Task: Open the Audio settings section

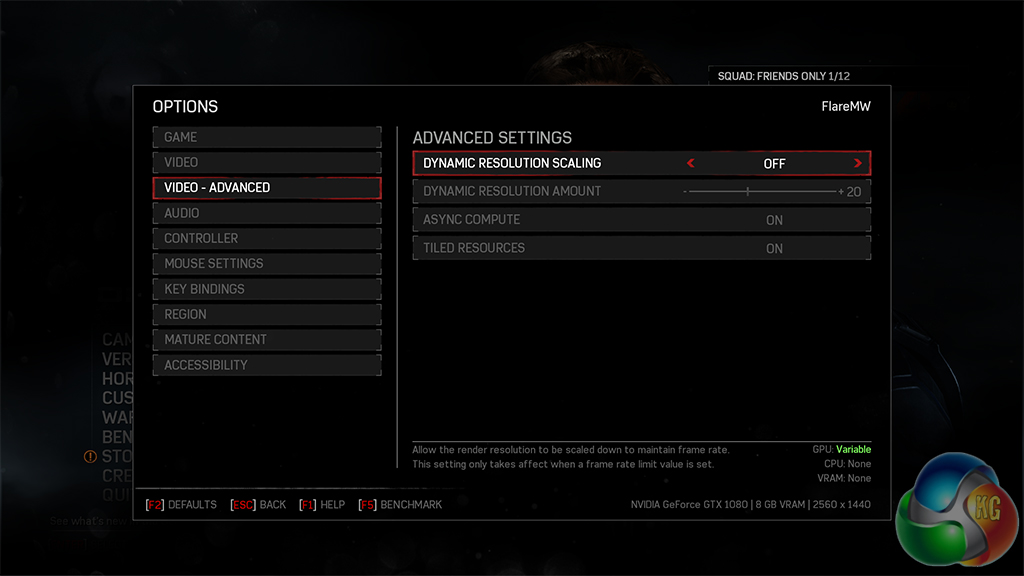Action: click(x=266, y=213)
